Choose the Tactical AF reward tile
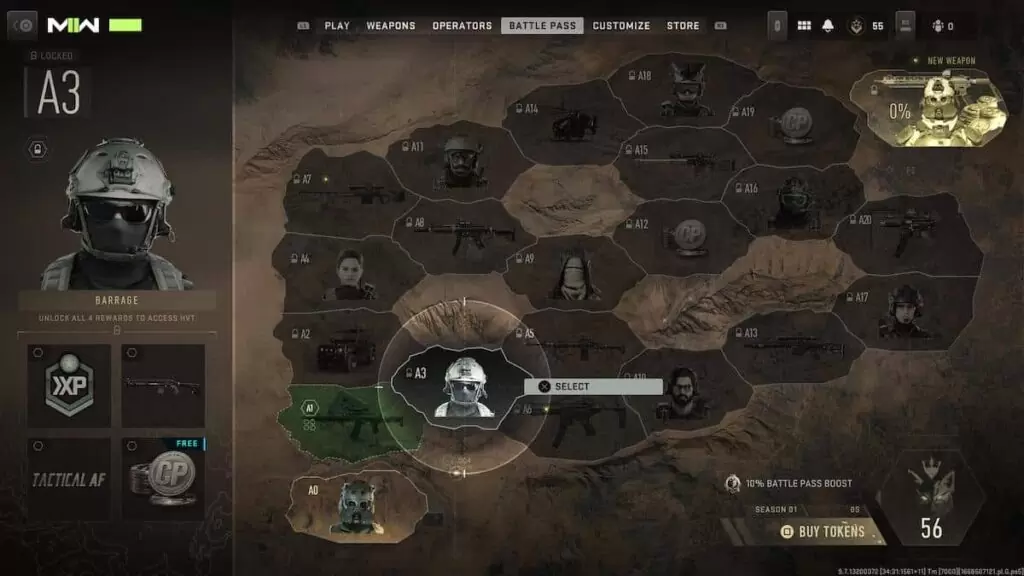 point(69,479)
